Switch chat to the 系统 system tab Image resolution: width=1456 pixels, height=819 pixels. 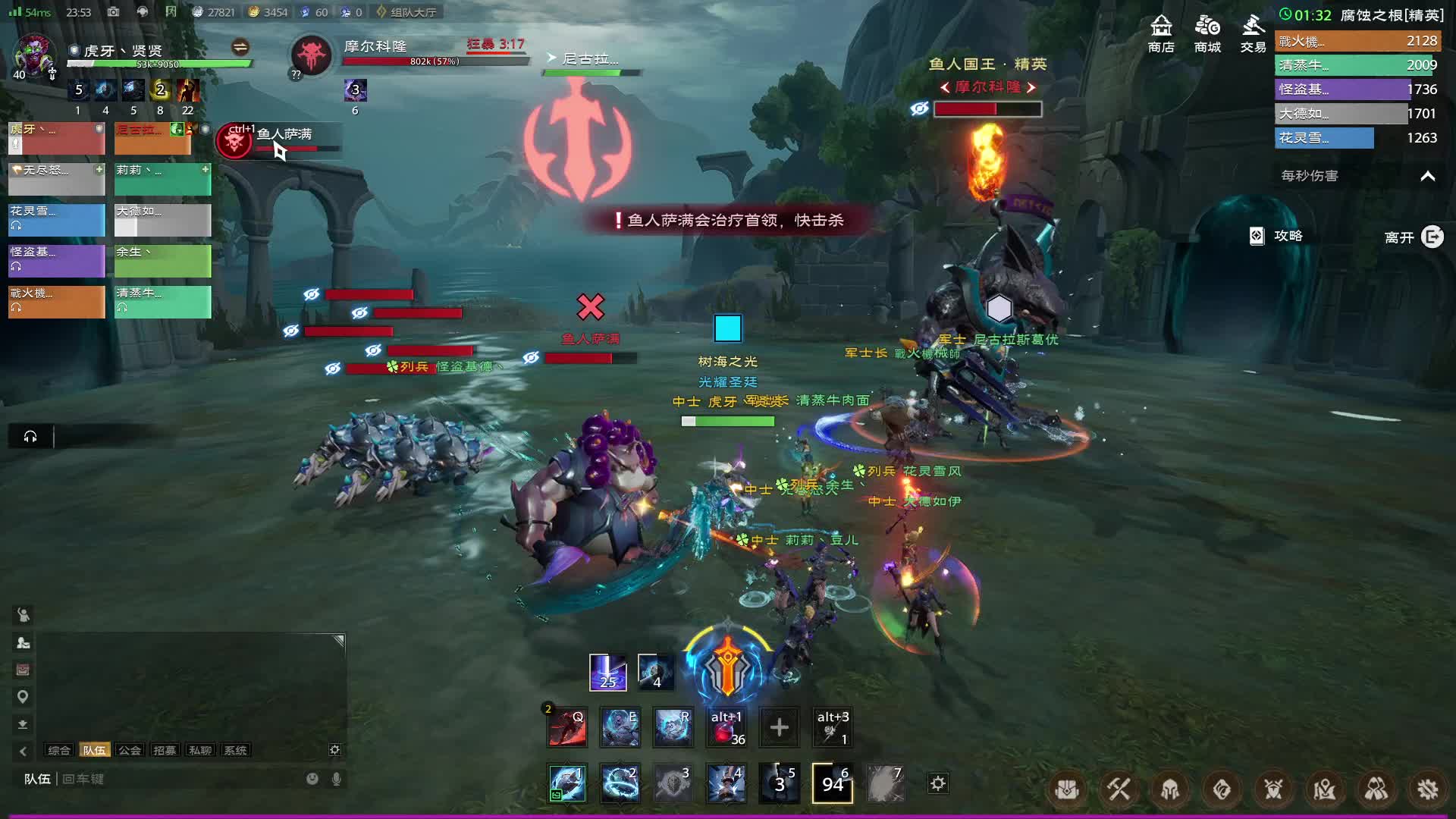[236, 750]
